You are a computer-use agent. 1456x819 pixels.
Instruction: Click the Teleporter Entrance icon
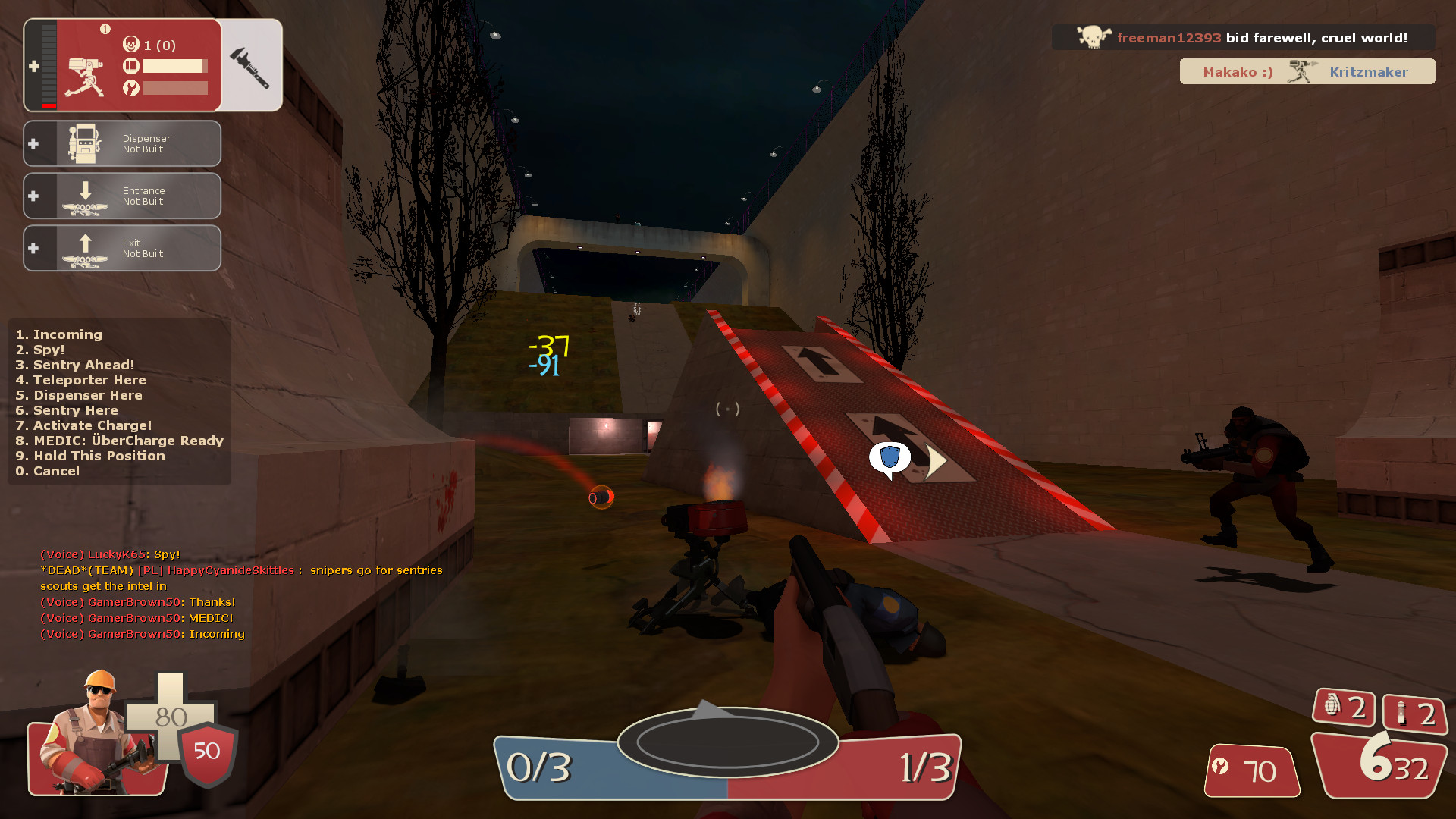pos(83,196)
